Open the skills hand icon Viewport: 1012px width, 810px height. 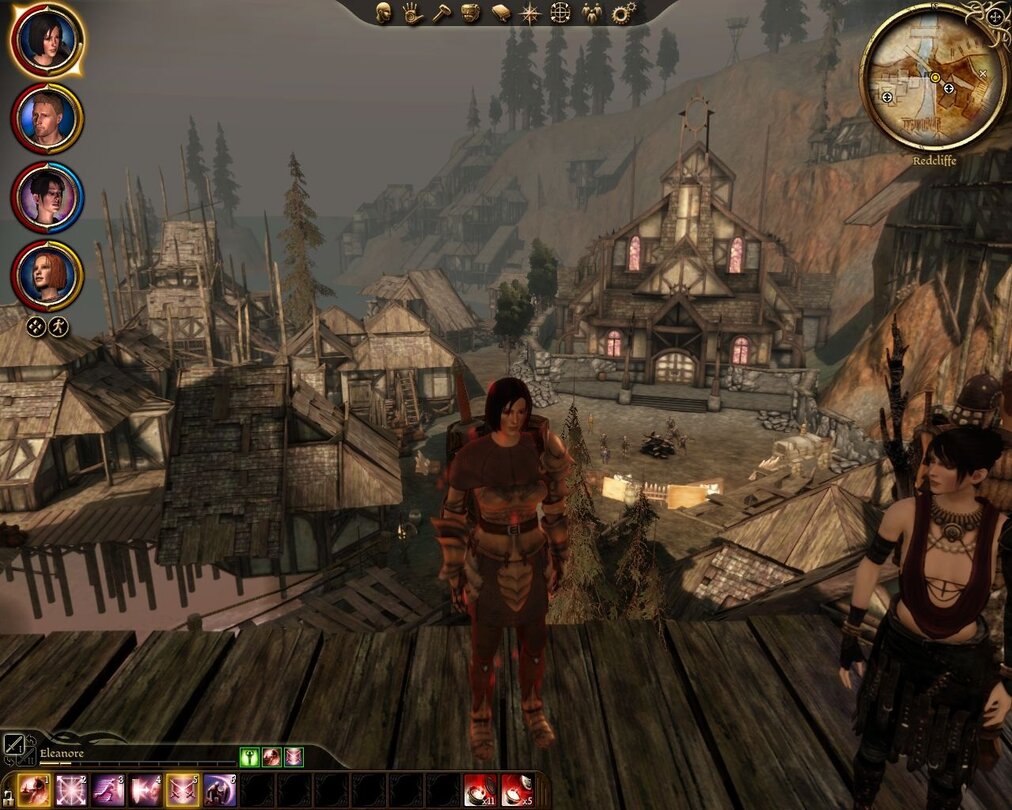click(412, 13)
